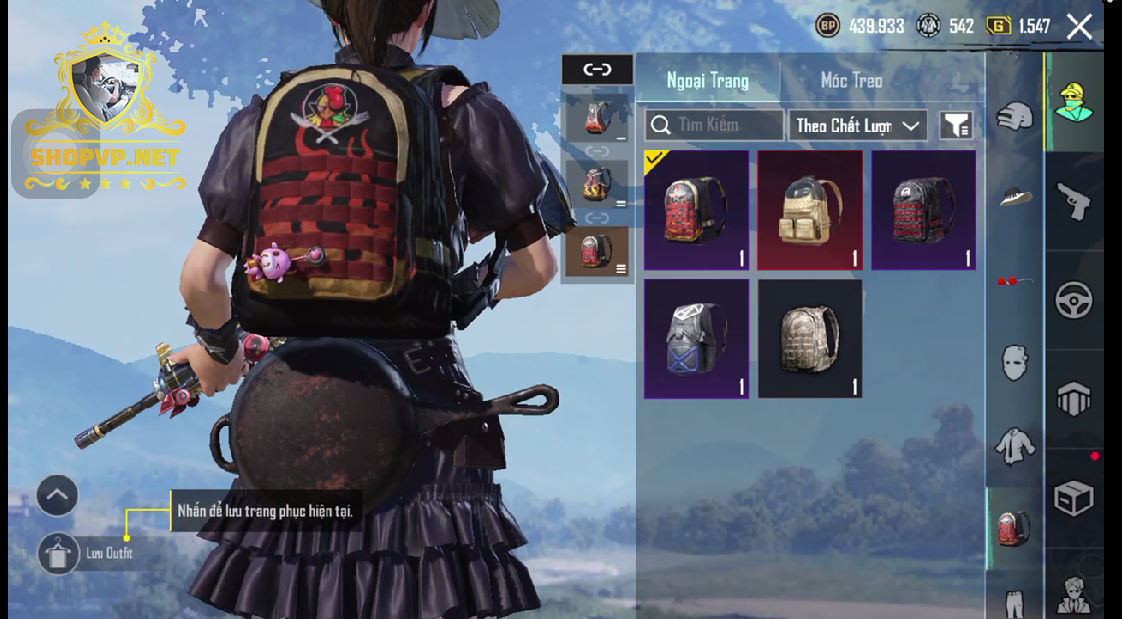Pick the black backpack with blue X
Viewport: 1122px width, 619px height.
[x=696, y=339]
